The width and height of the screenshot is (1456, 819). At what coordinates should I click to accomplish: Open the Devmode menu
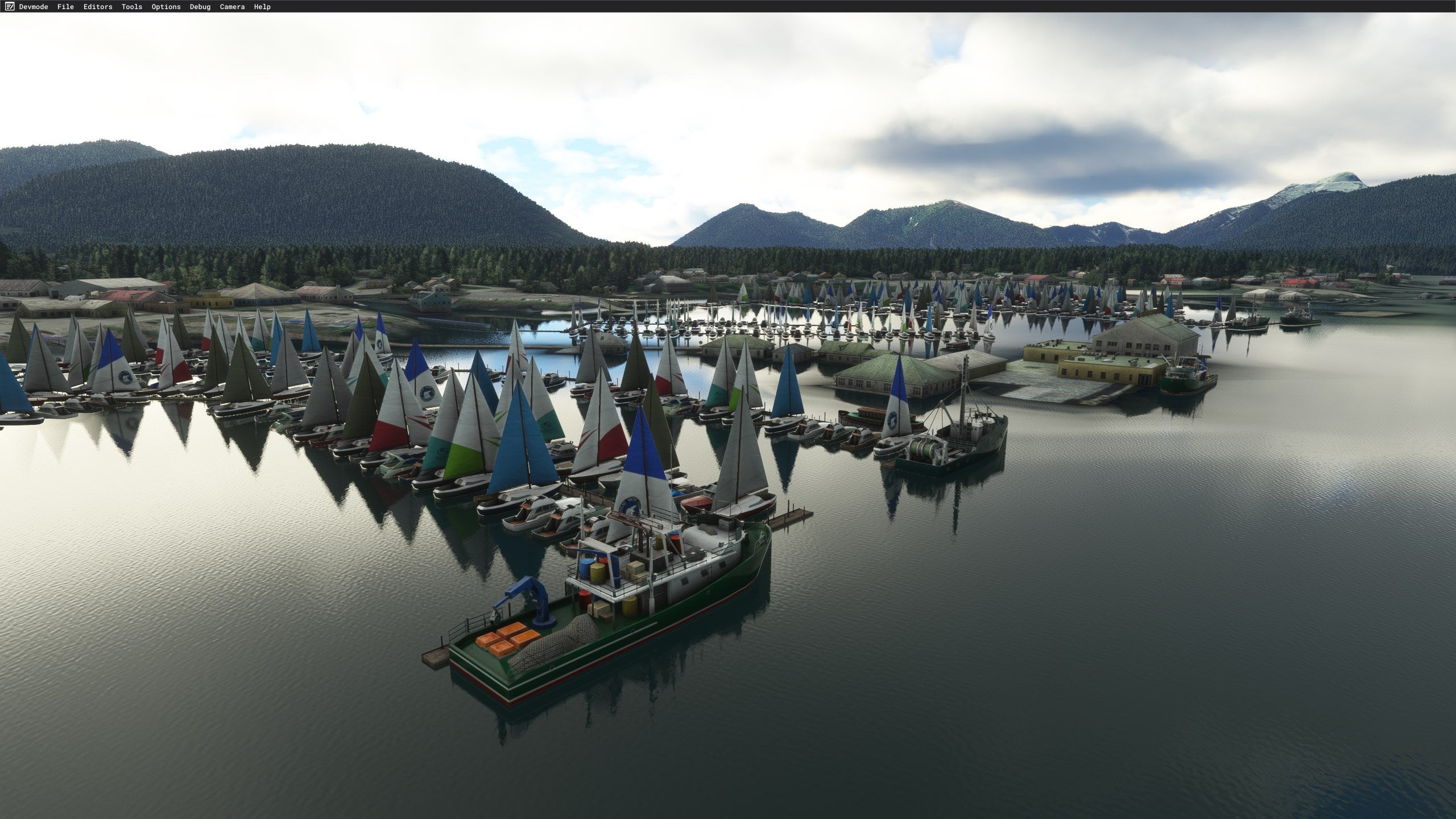[33, 7]
